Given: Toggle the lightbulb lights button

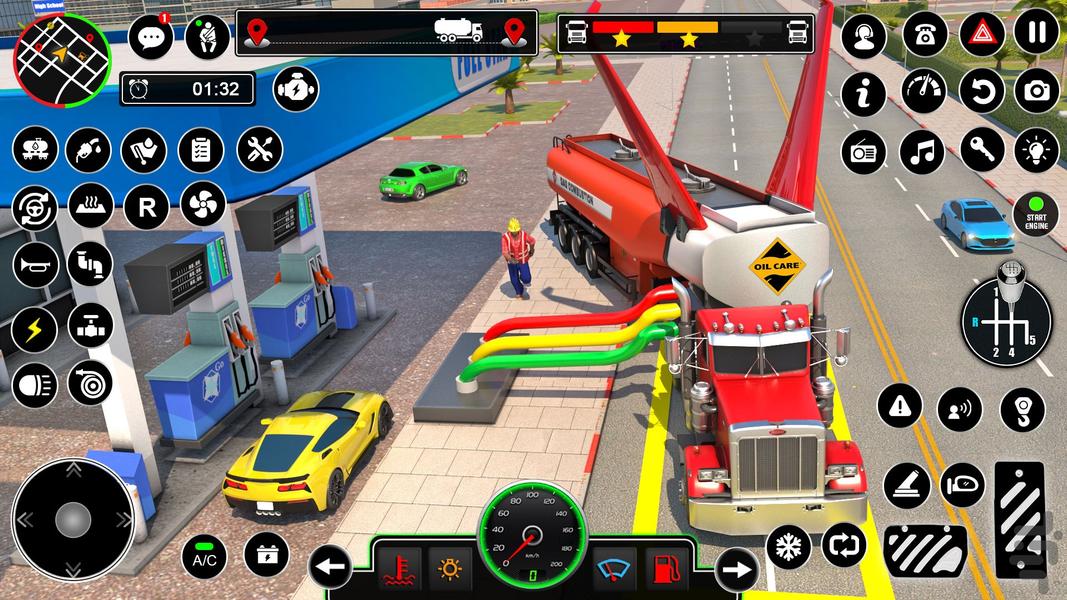Looking at the screenshot, I should (x=1037, y=151).
